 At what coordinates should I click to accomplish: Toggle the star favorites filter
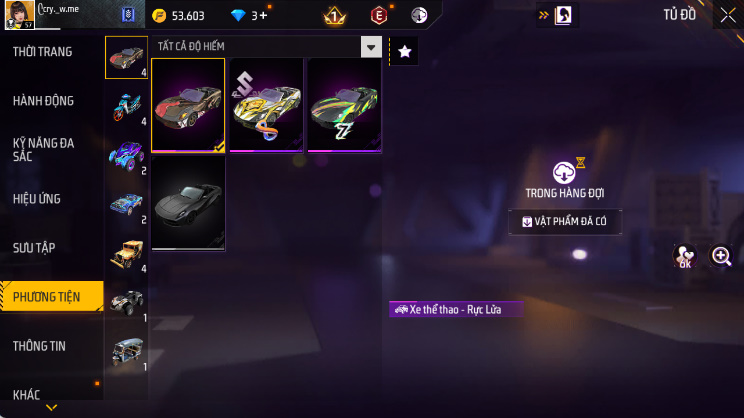[404, 50]
